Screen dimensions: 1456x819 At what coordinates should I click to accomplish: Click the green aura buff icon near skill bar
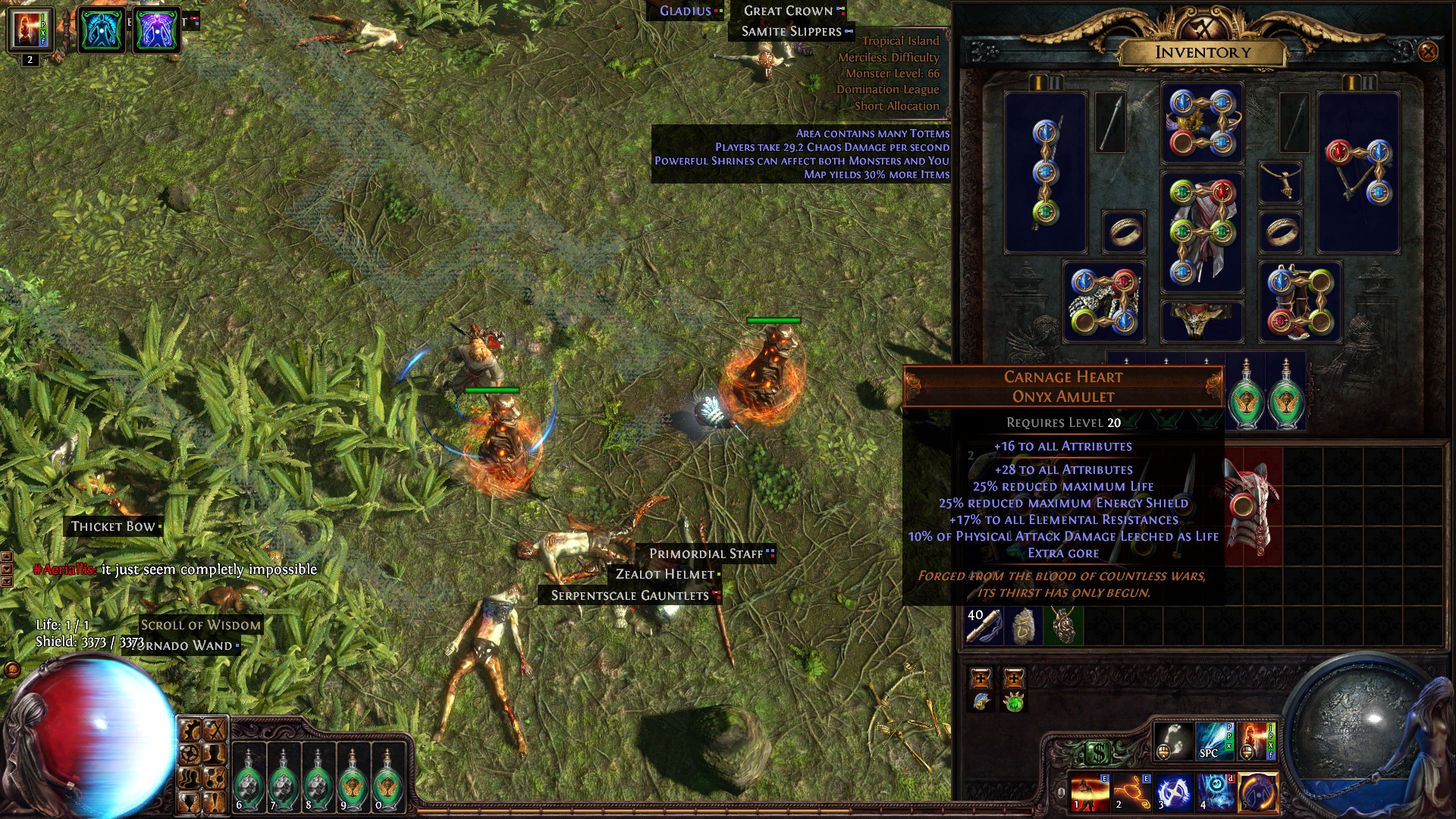[1014, 705]
